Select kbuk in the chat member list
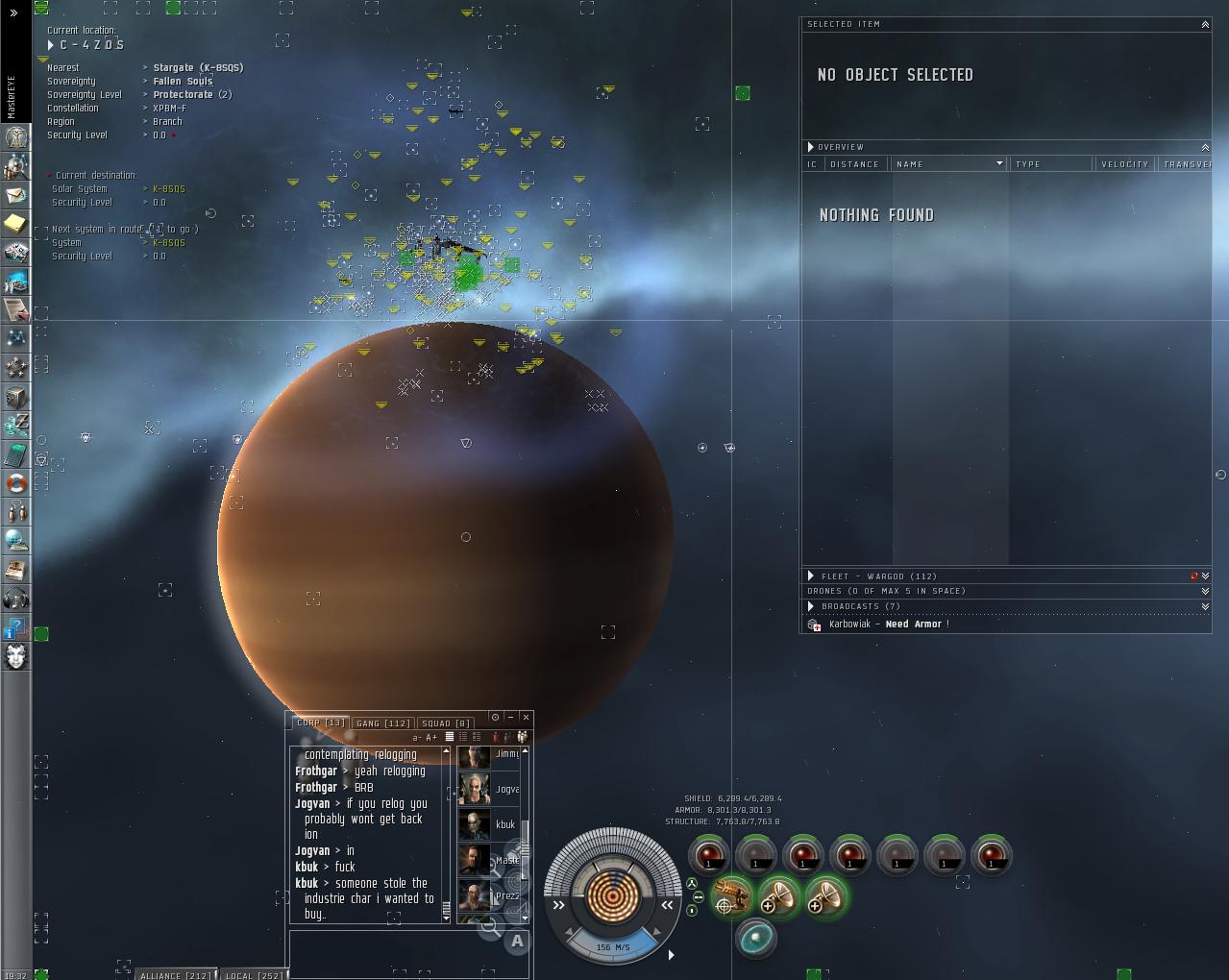This screenshot has width=1229, height=980. [488, 824]
